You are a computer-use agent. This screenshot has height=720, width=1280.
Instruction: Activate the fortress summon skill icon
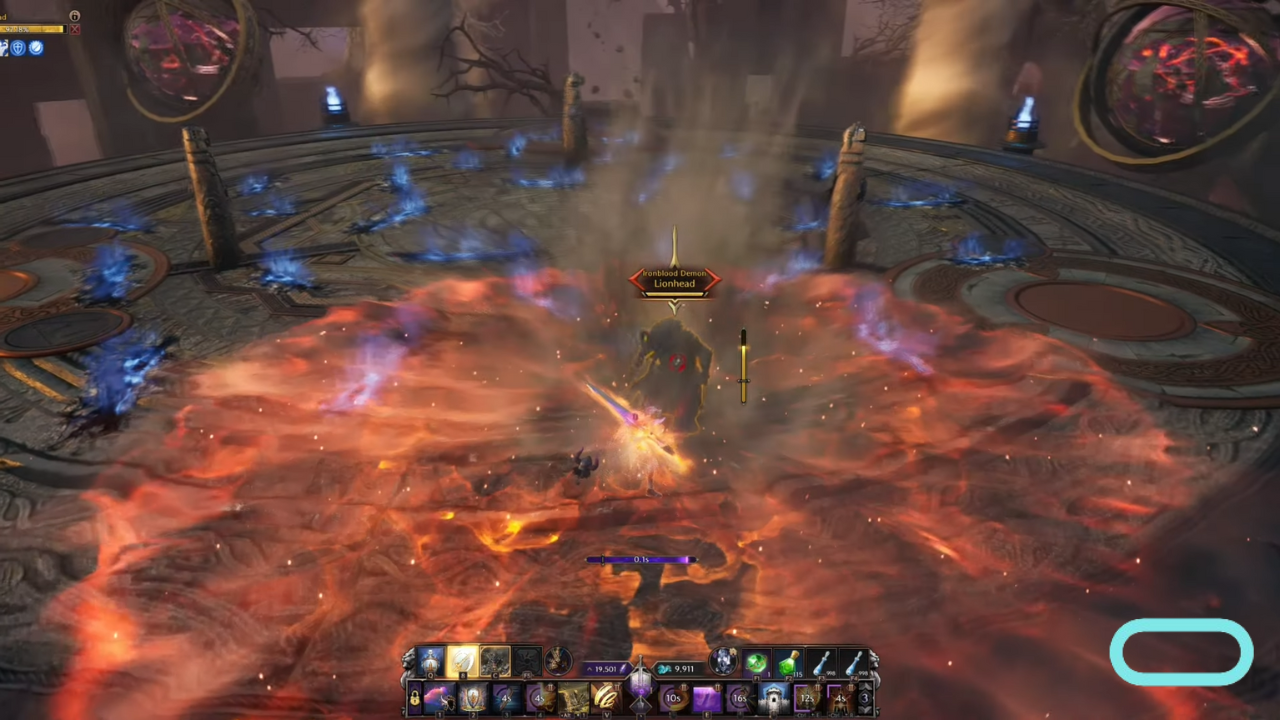(775, 699)
